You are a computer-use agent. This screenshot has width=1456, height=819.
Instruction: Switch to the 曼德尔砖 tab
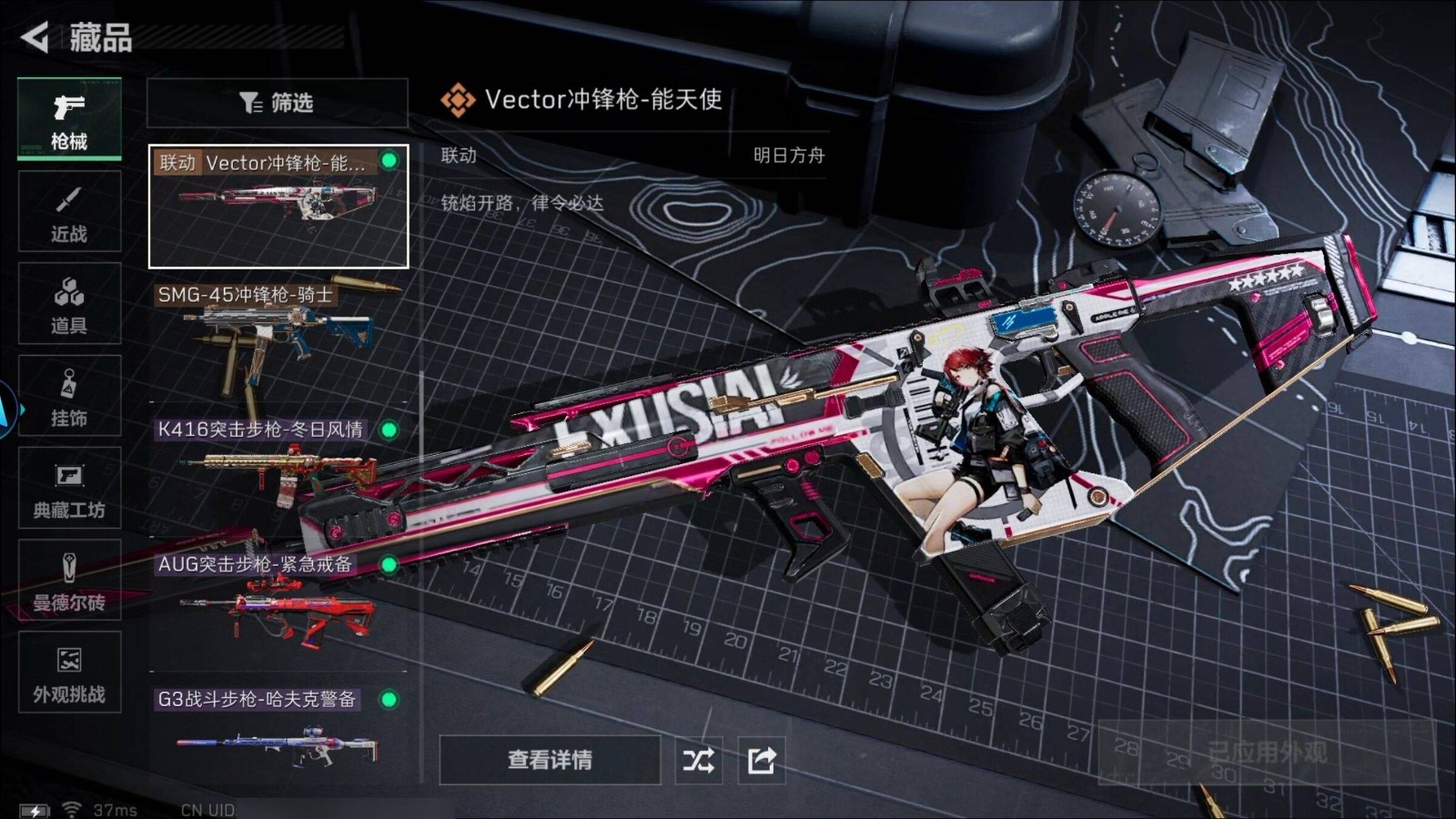coord(69,581)
